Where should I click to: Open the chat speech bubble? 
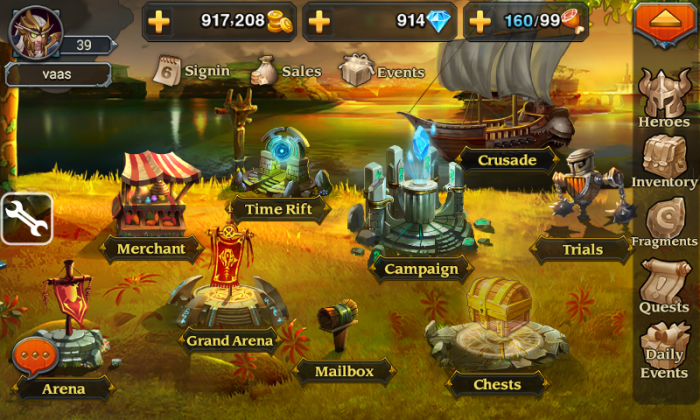pyautogui.click(x=35, y=355)
